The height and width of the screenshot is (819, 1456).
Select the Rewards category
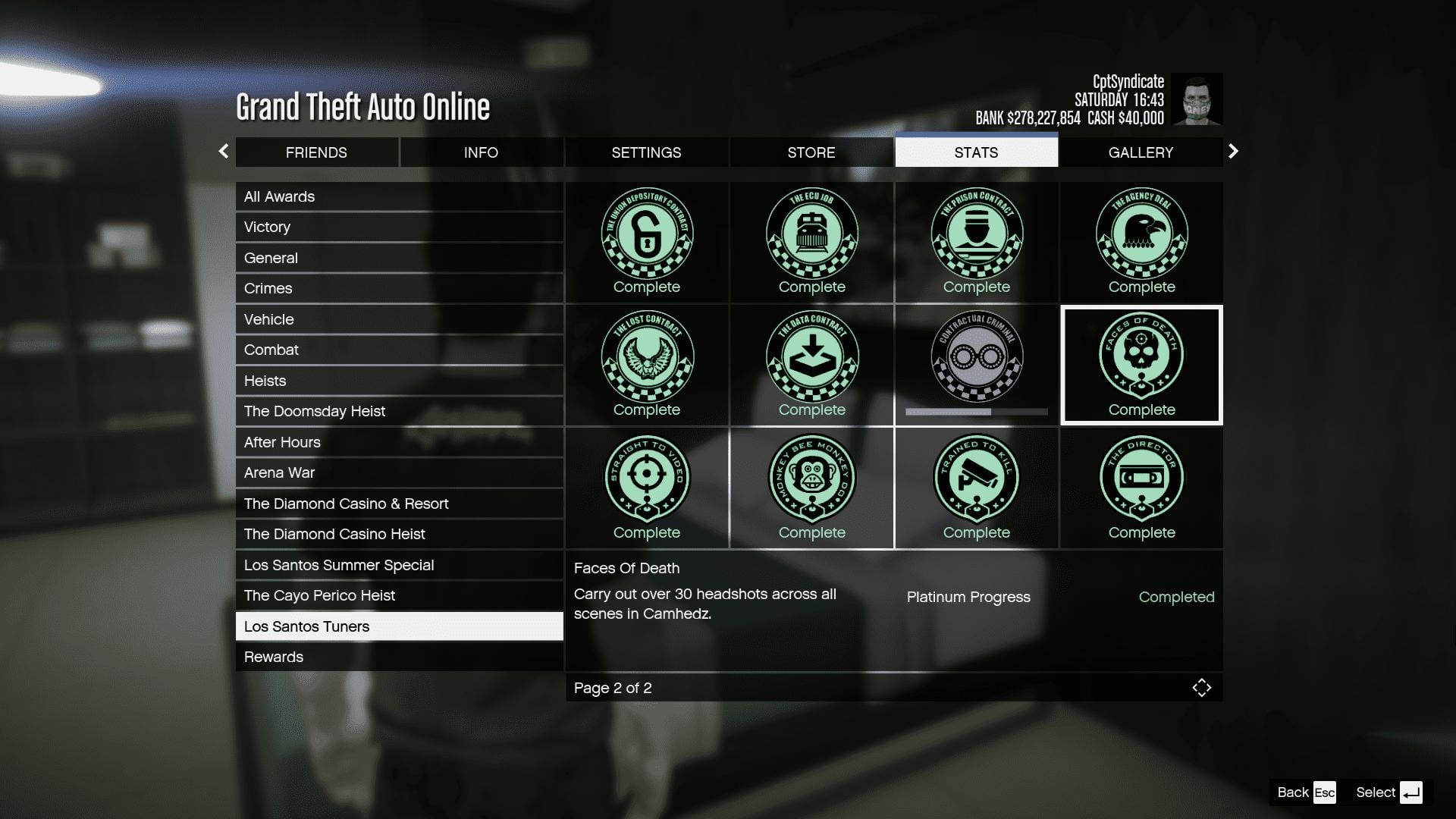399,657
